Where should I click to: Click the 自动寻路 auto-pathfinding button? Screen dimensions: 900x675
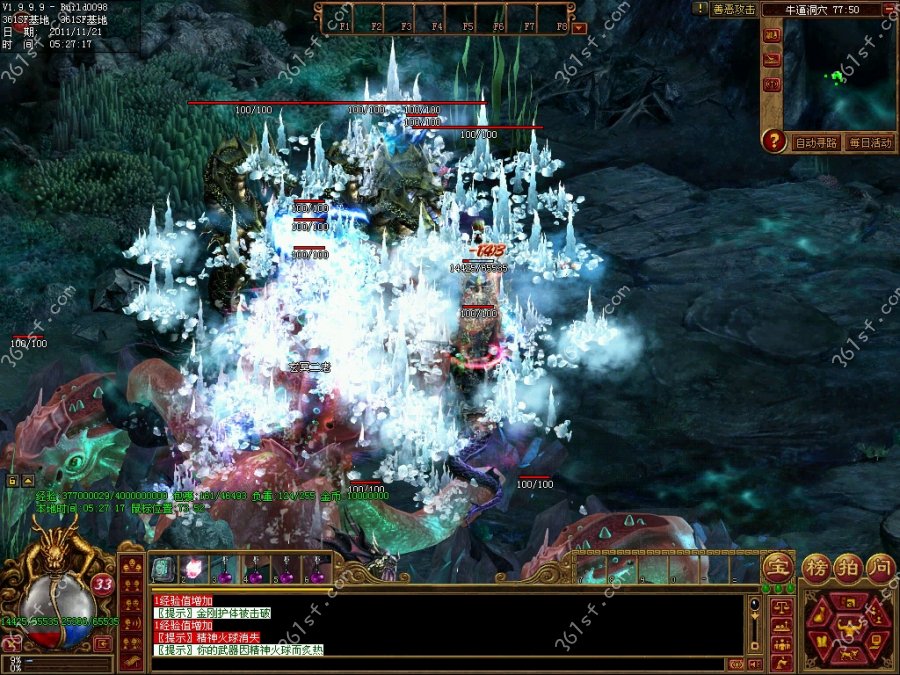[816, 143]
